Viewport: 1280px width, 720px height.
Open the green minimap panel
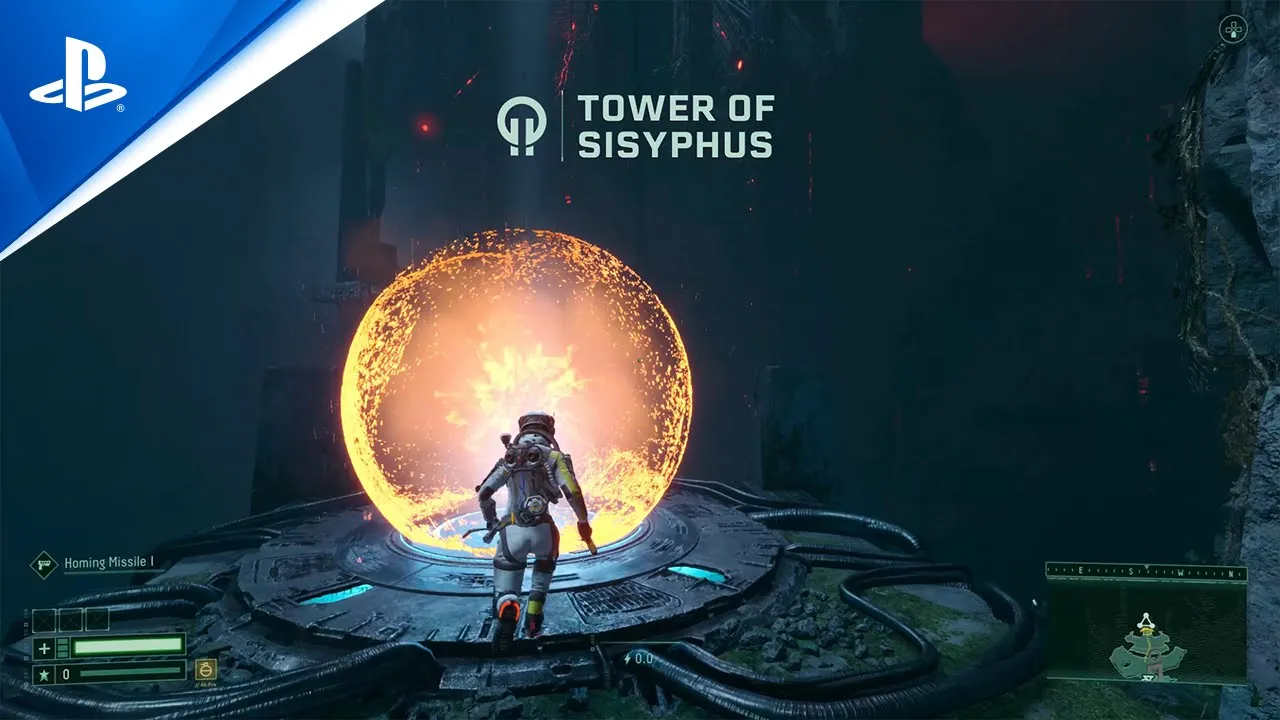point(1146,632)
